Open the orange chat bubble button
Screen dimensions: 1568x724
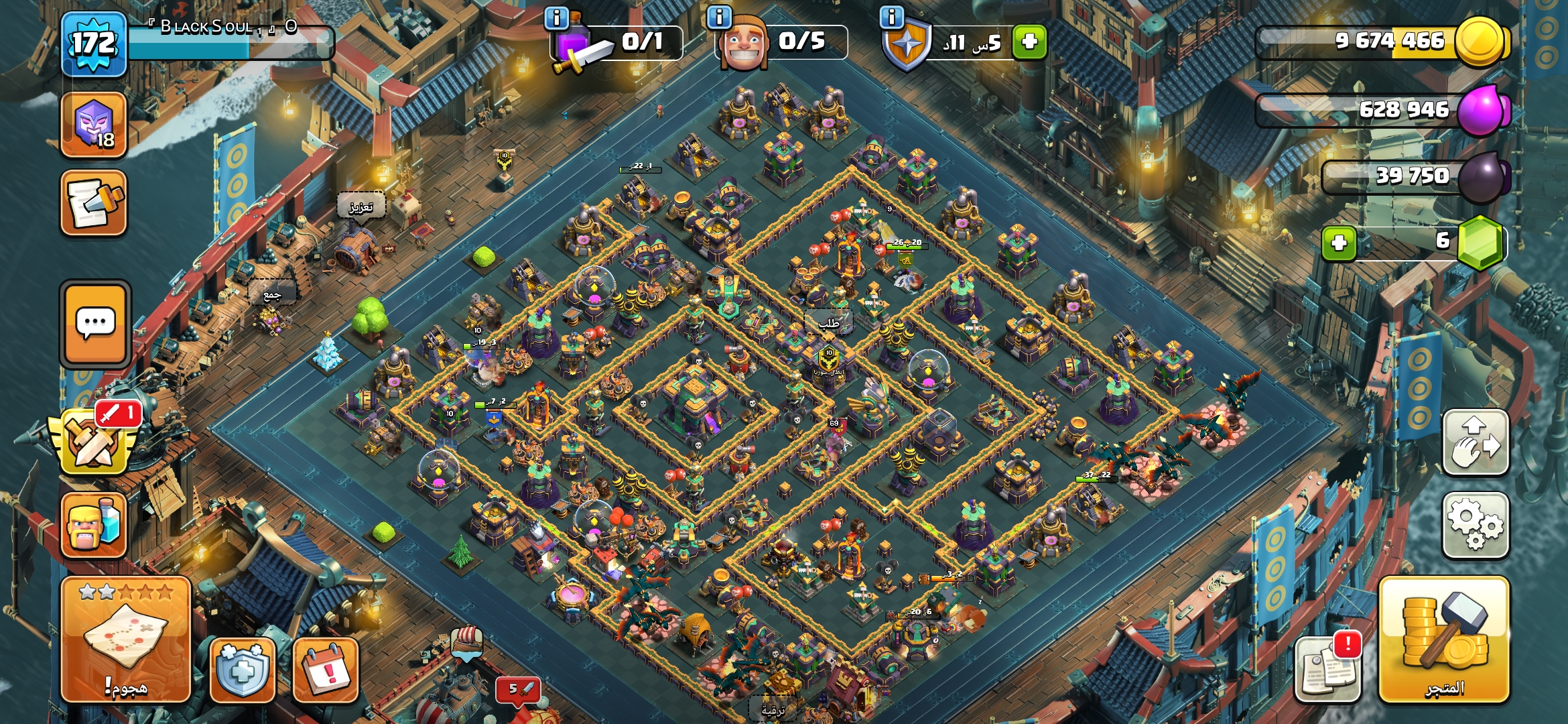(95, 324)
